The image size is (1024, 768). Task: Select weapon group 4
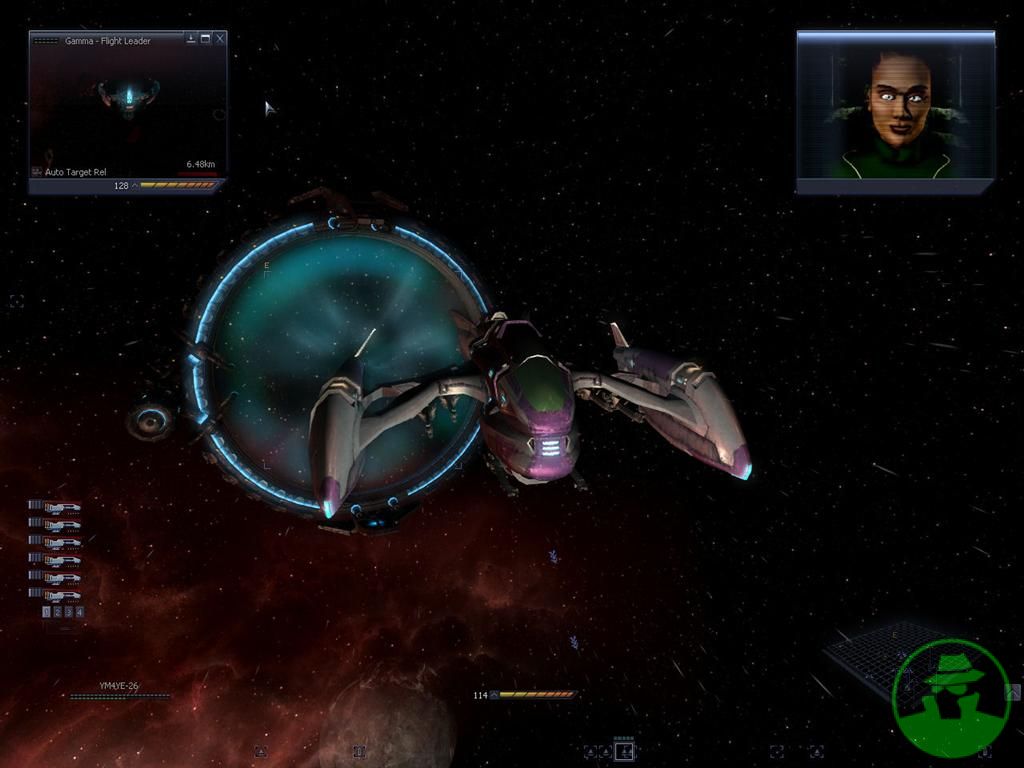pyautogui.click(x=80, y=611)
